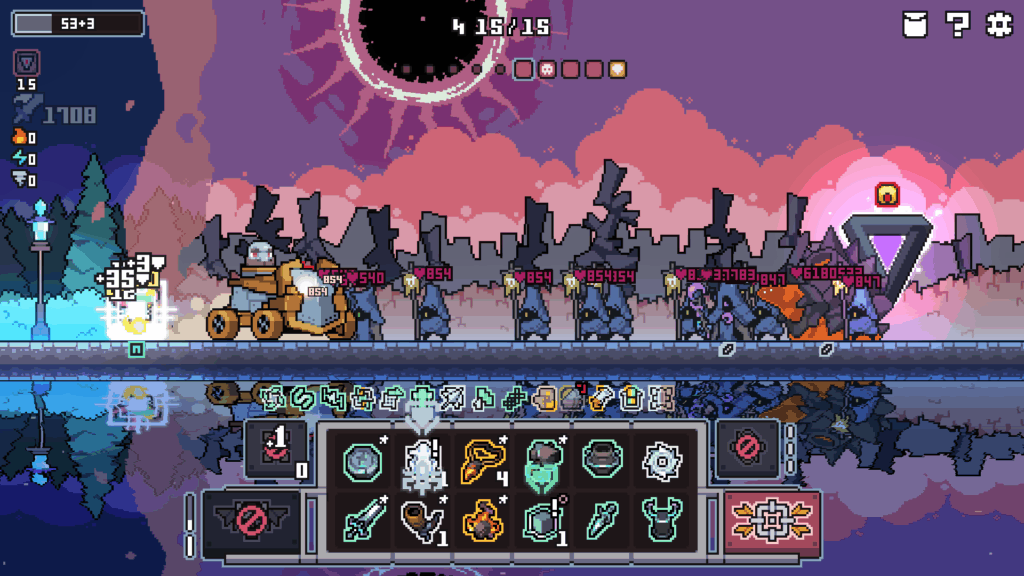Open the jar collection icon
Viewport: 1024px width, 576px height.
tap(915, 25)
